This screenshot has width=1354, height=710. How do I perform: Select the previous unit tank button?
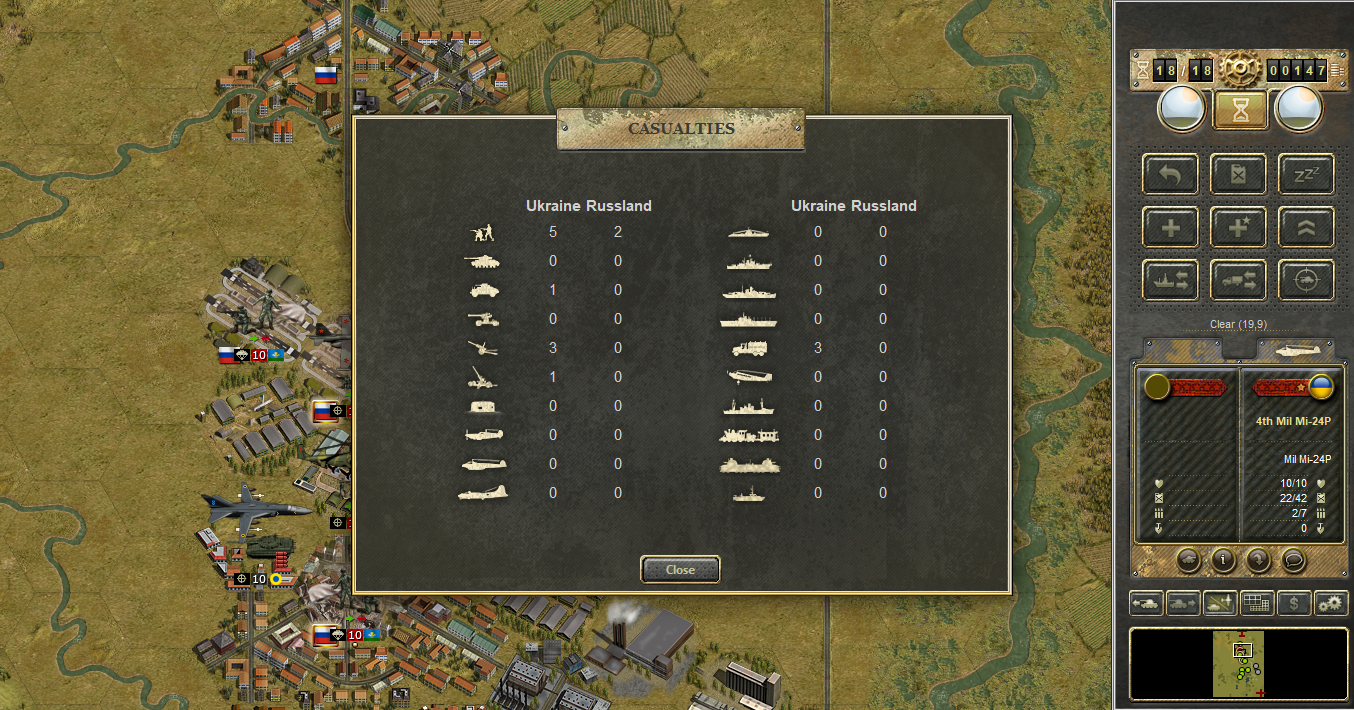pos(1146,603)
